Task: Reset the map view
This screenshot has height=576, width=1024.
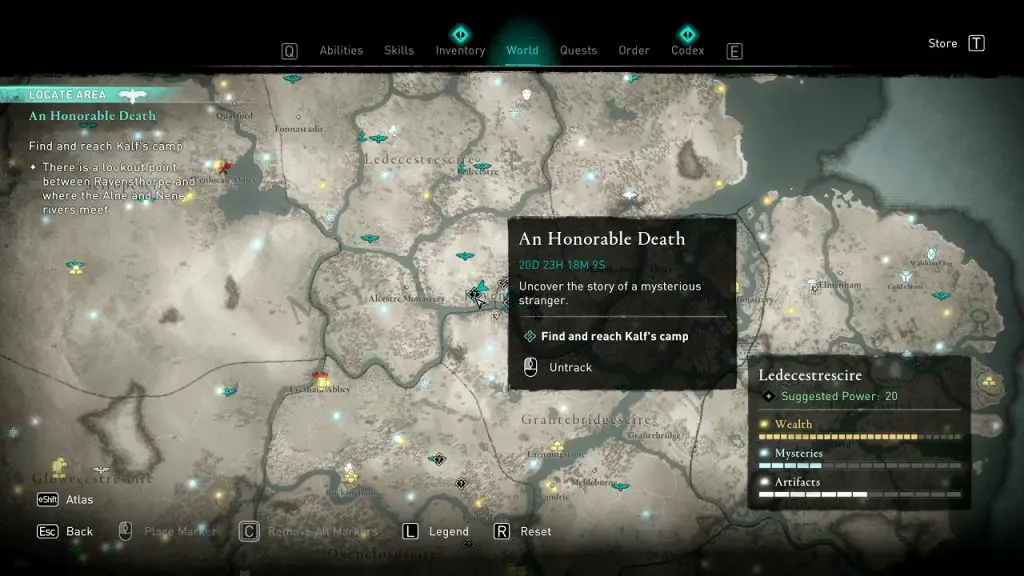Action: click(535, 531)
